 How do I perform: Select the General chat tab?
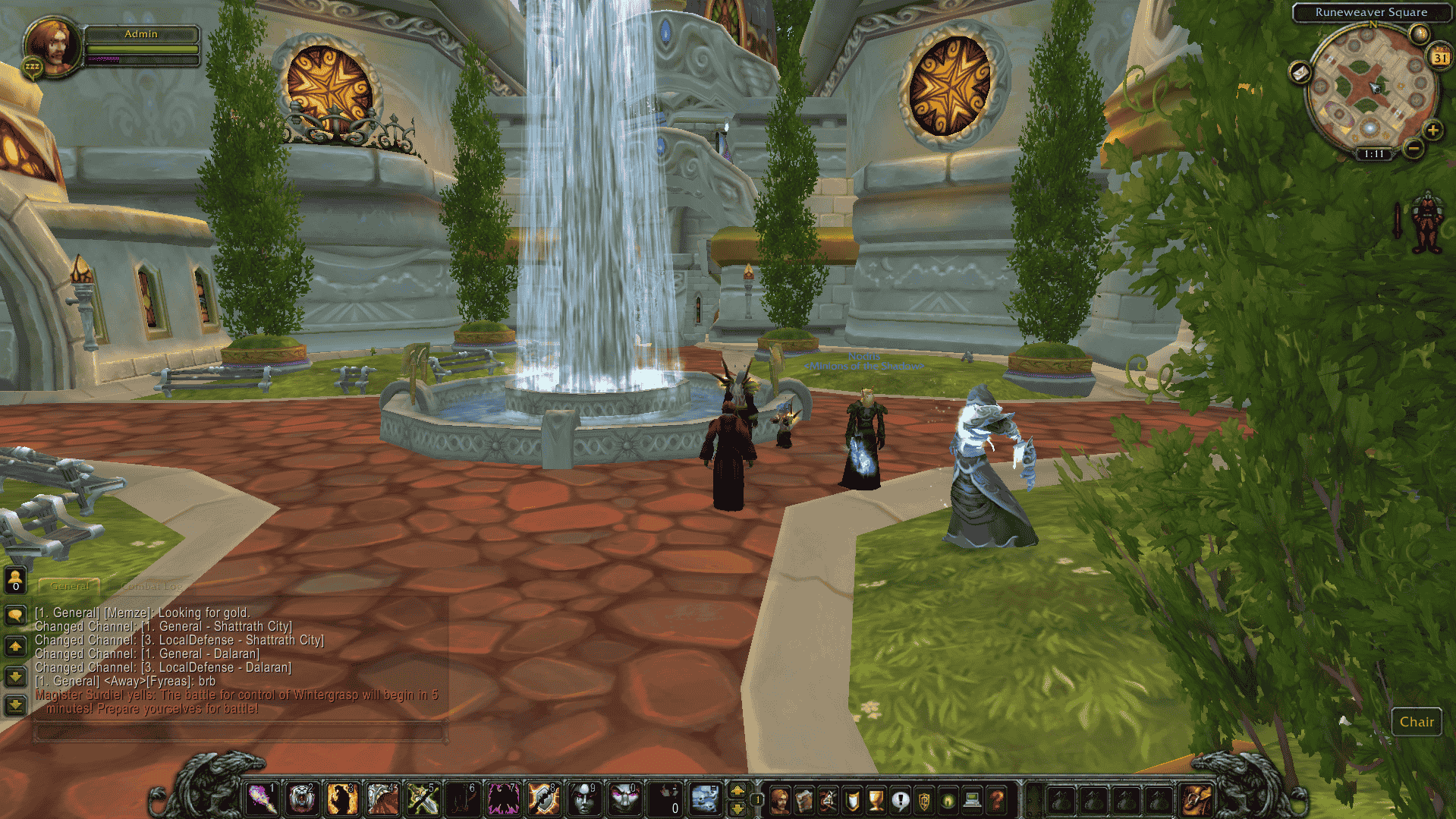(x=70, y=587)
